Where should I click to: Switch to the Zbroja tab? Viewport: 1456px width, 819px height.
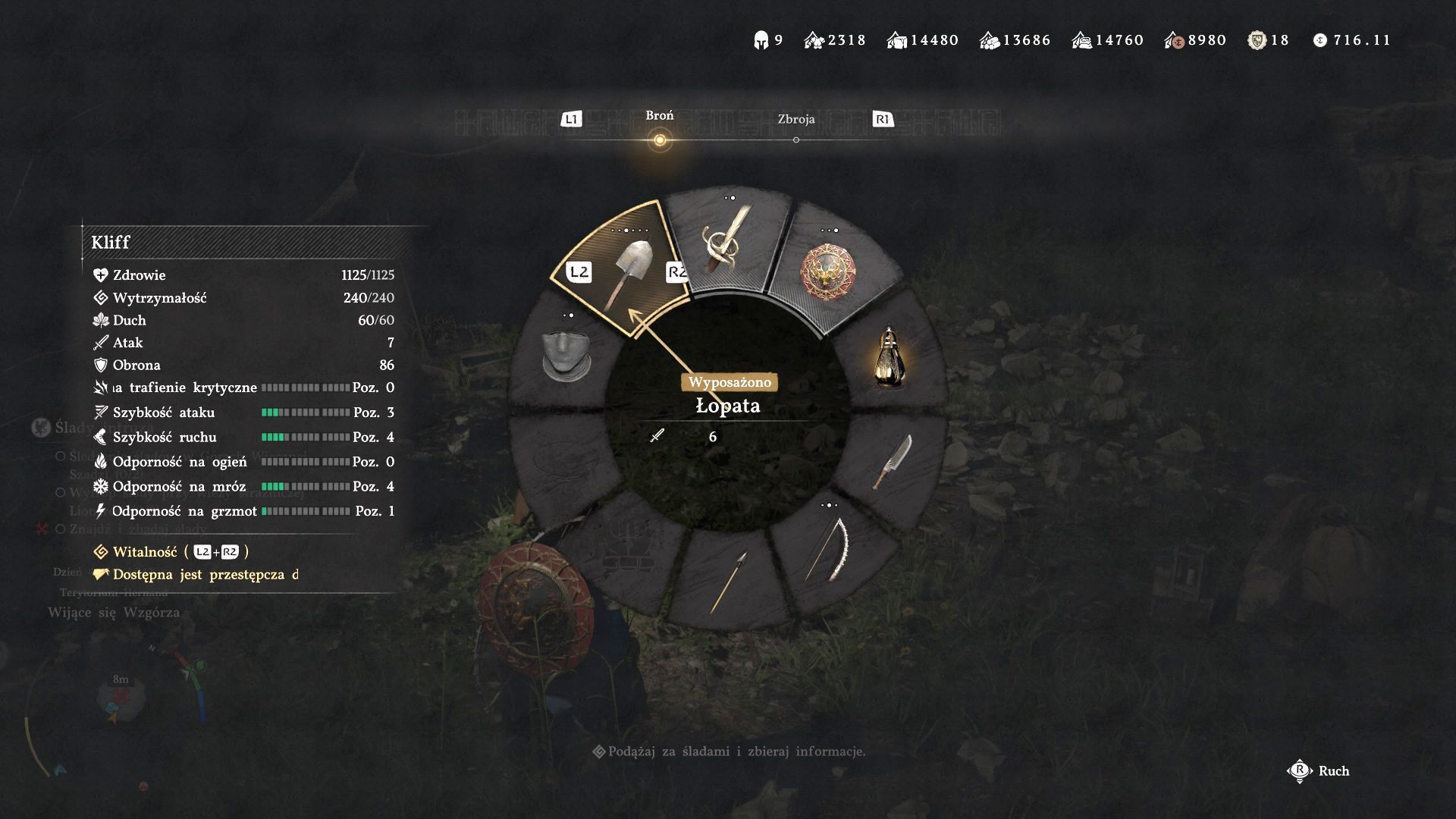(x=795, y=120)
